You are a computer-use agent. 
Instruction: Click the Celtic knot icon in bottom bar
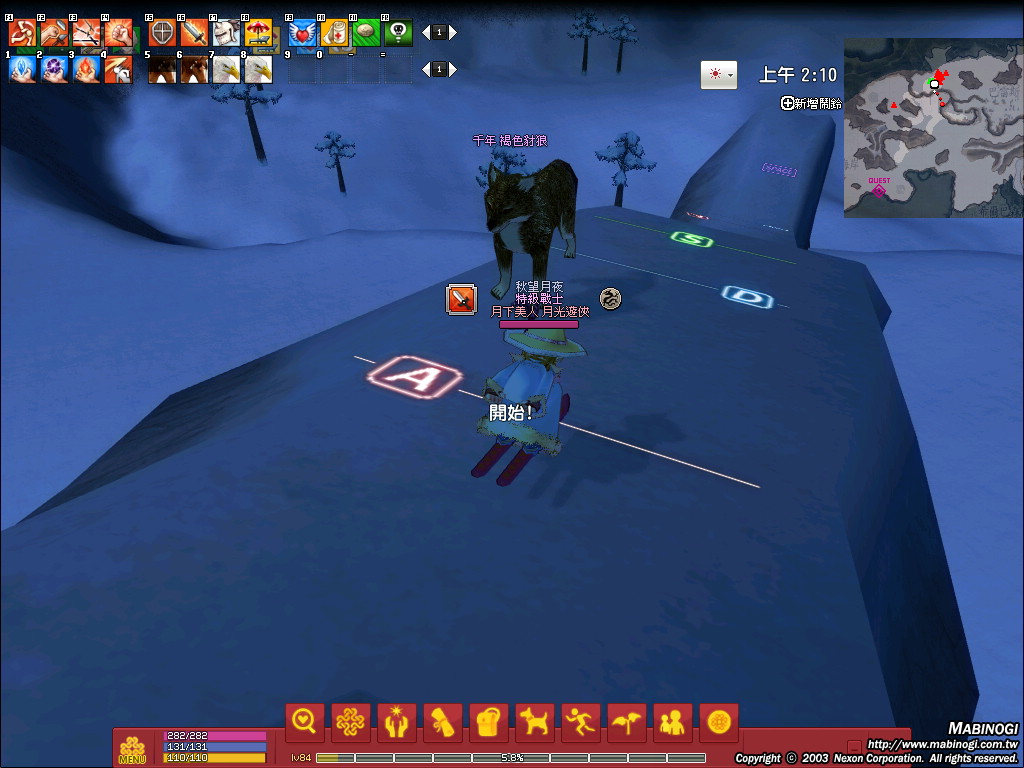point(349,721)
